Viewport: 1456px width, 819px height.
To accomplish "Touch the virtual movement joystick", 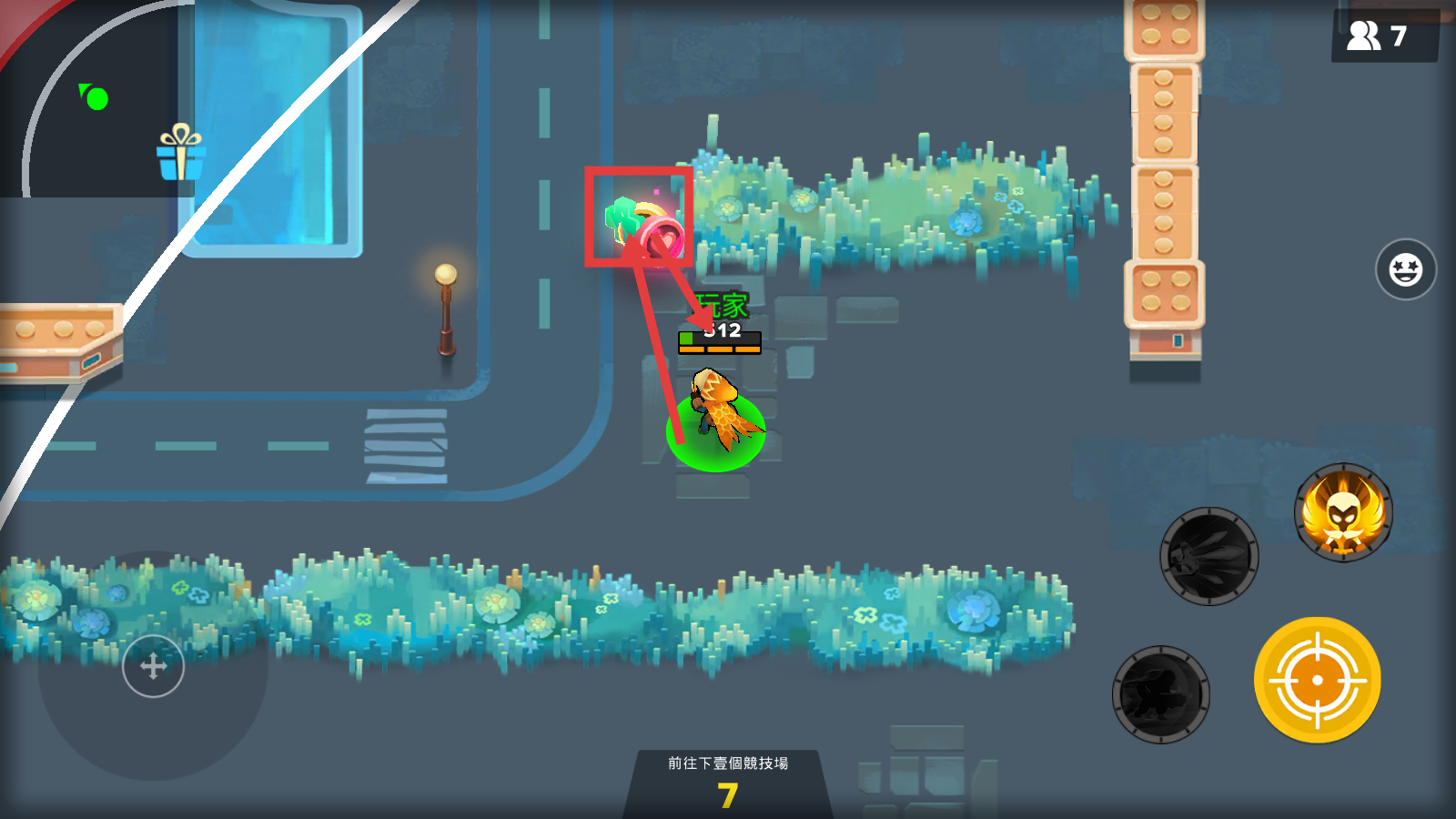I will pos(153,667).
